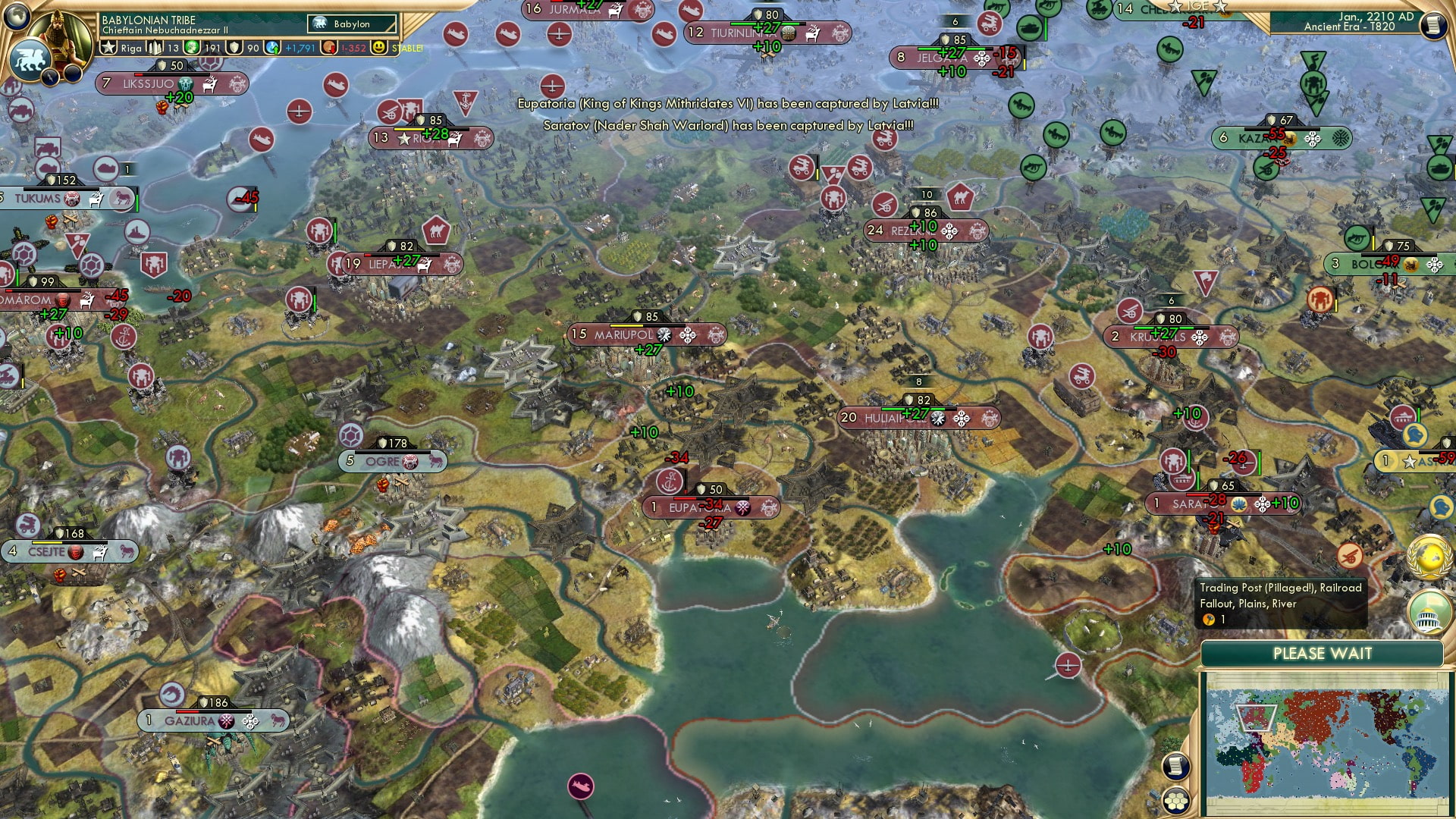1456x819 pixels.
Task: Click the Huliaipole city banner
Action: click(x=921, y=417)
